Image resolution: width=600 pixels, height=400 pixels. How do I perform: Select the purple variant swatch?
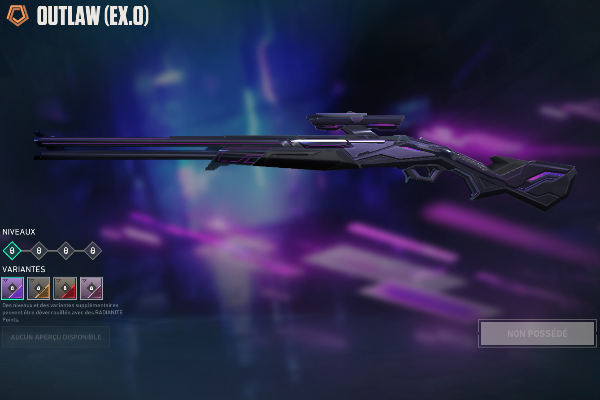pyautogui.click(x=13, y=288)
